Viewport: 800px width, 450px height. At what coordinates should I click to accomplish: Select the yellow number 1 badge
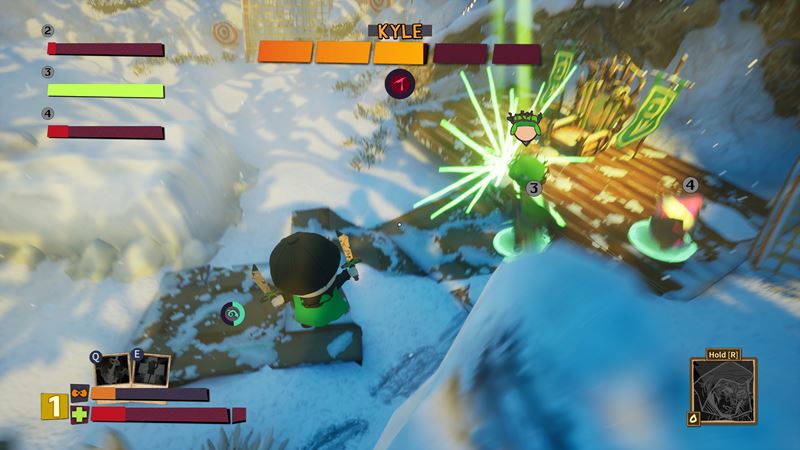click(53, 407)
